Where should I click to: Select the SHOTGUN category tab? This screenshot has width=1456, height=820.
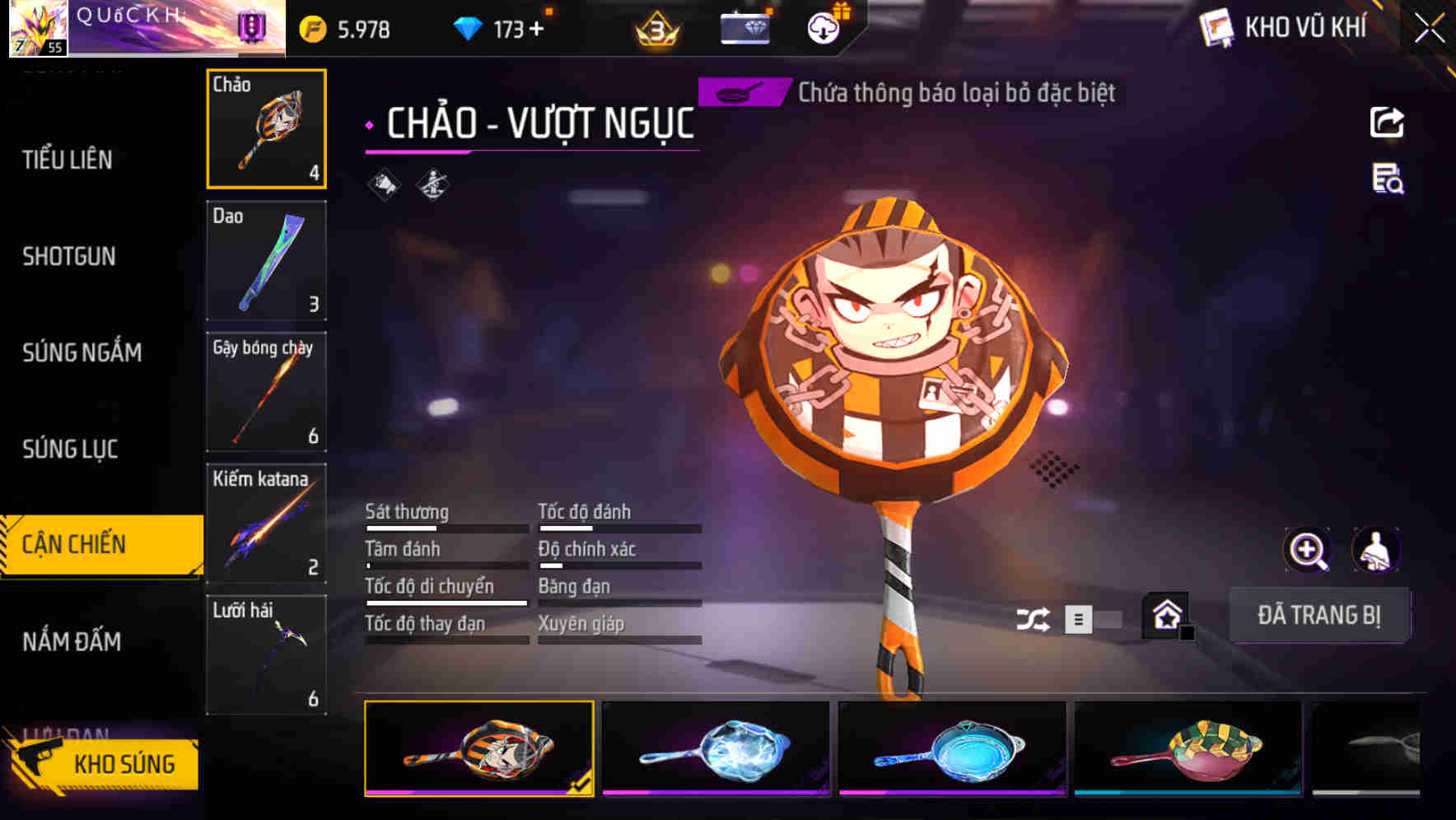(x=70, y=256)
